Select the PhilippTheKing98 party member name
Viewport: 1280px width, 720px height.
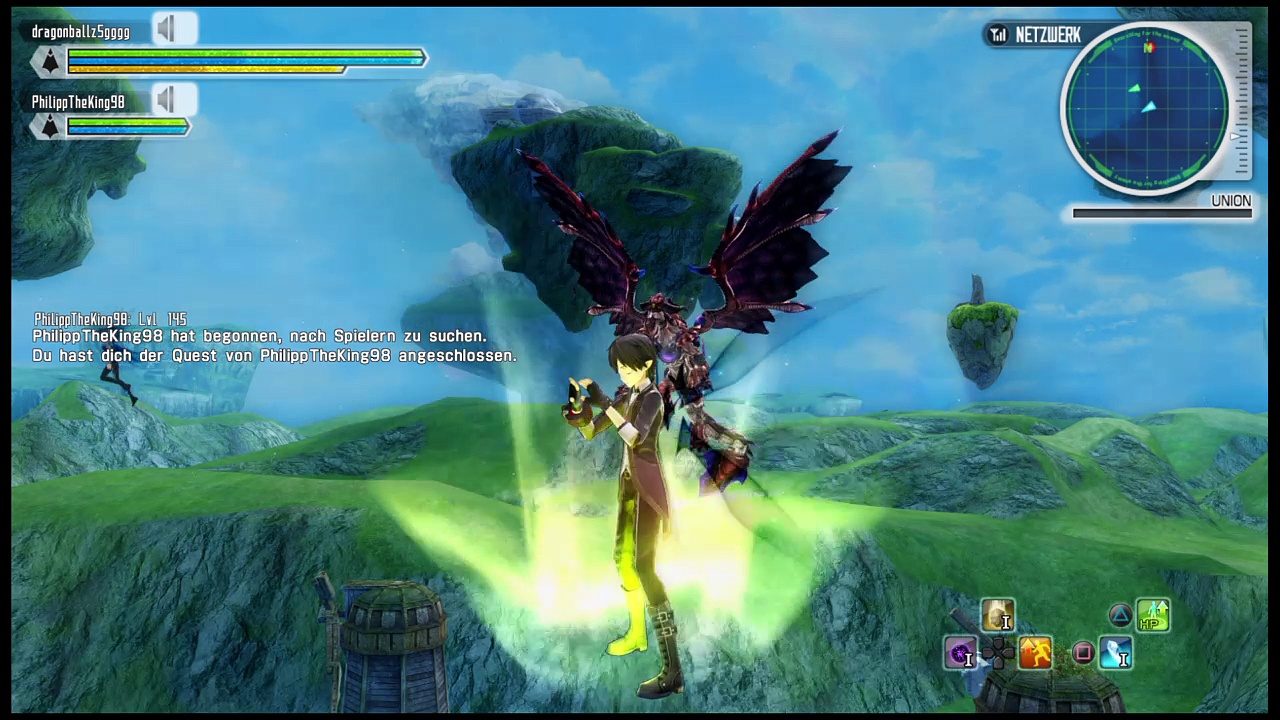[x=78, y=102]
